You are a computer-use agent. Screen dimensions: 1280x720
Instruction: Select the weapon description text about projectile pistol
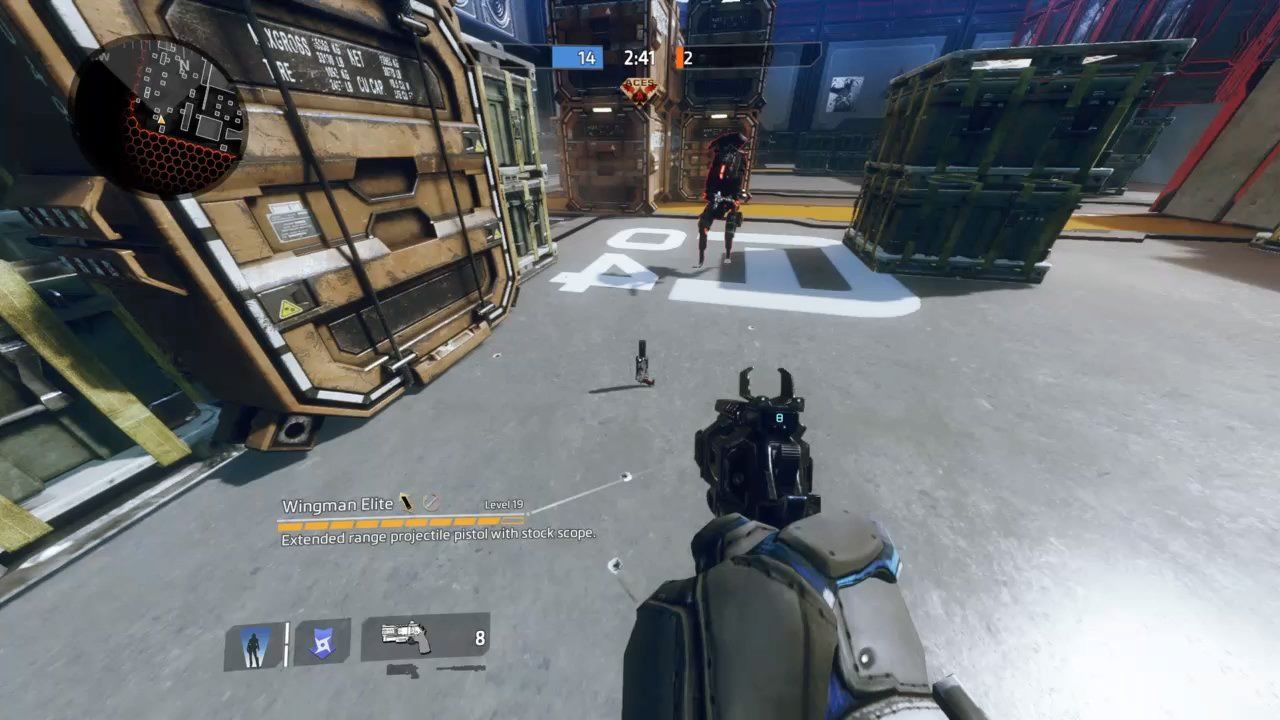click(x=437, y=536)
